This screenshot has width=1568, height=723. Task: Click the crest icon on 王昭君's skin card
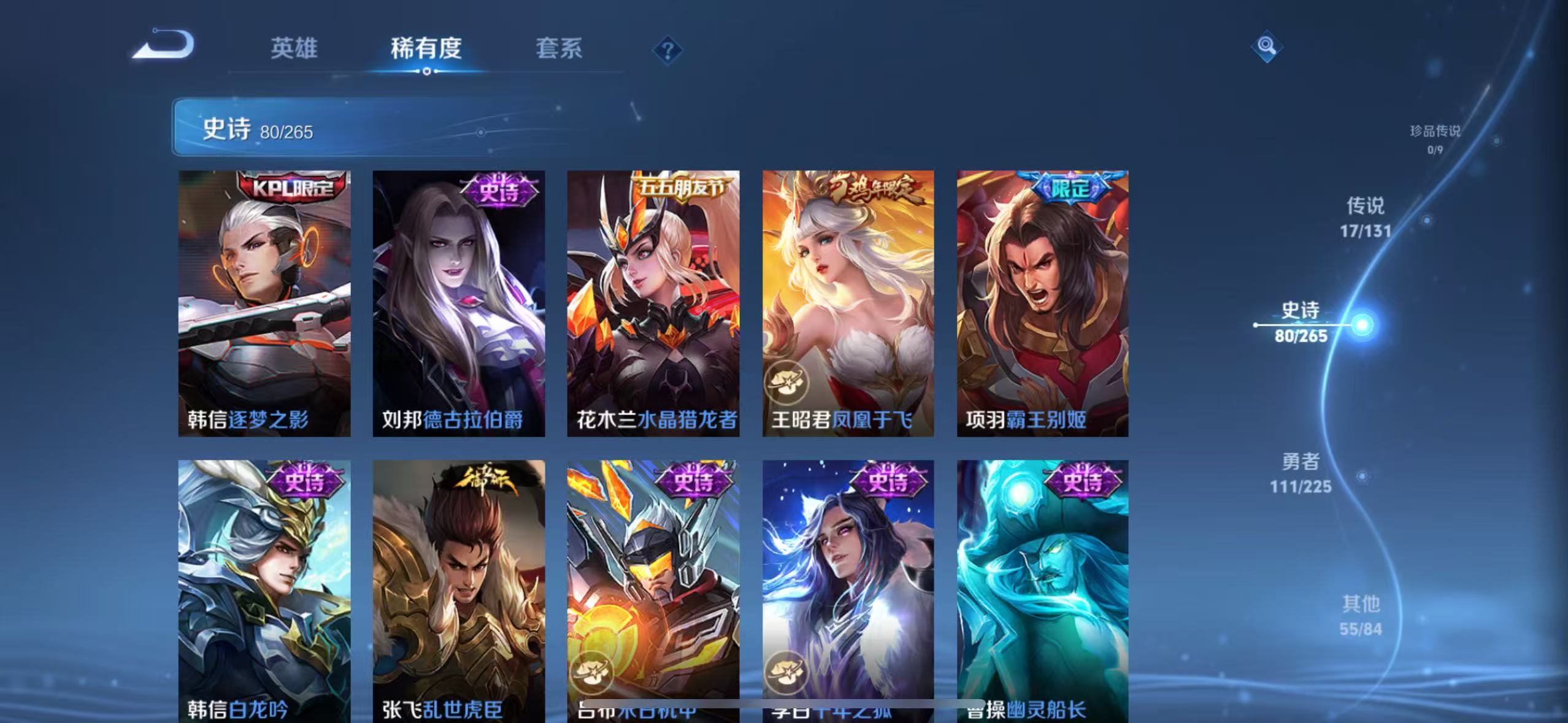point(788,380)
